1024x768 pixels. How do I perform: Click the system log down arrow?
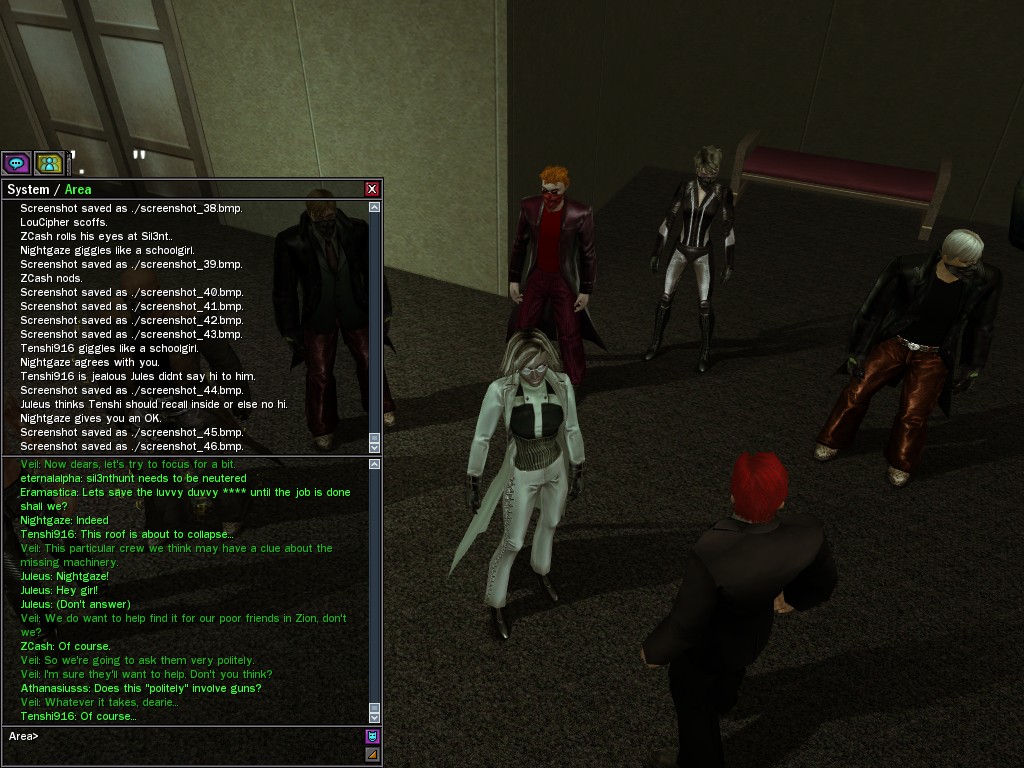pyautogui.click(x=375, y=446)
